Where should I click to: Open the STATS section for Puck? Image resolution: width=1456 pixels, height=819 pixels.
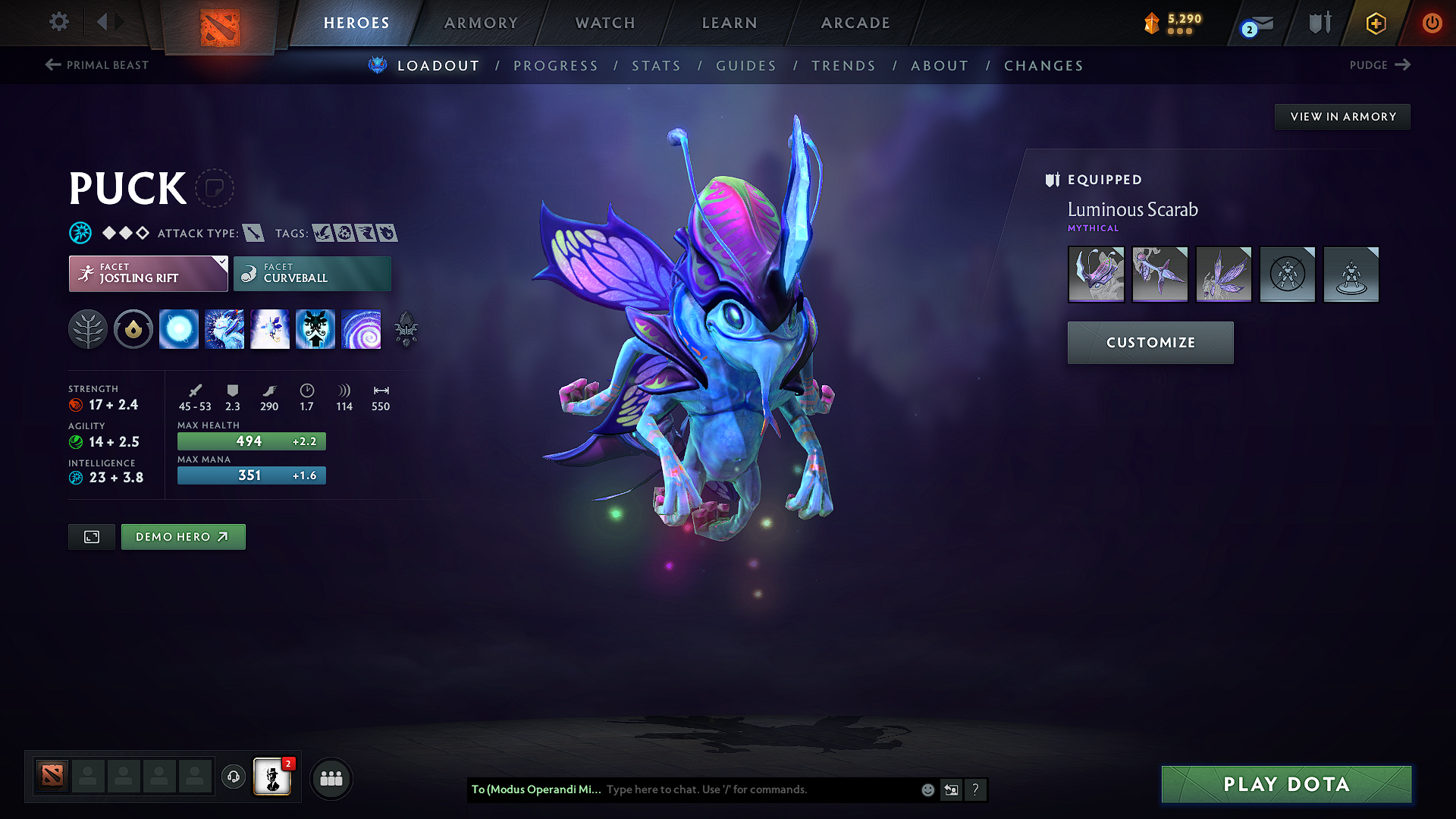tap(656, 65)
